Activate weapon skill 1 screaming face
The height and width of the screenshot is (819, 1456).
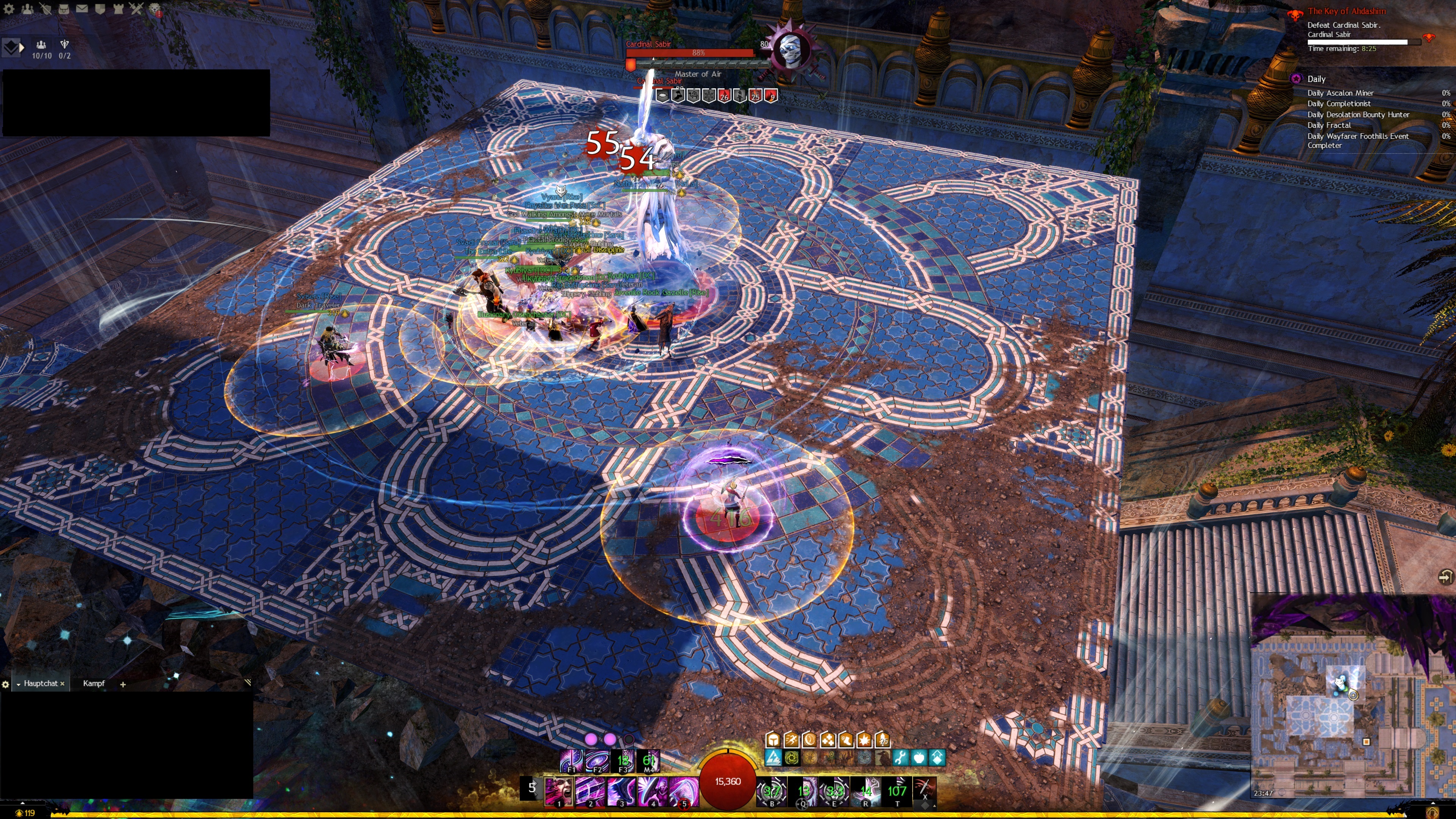tap(559, 791)
